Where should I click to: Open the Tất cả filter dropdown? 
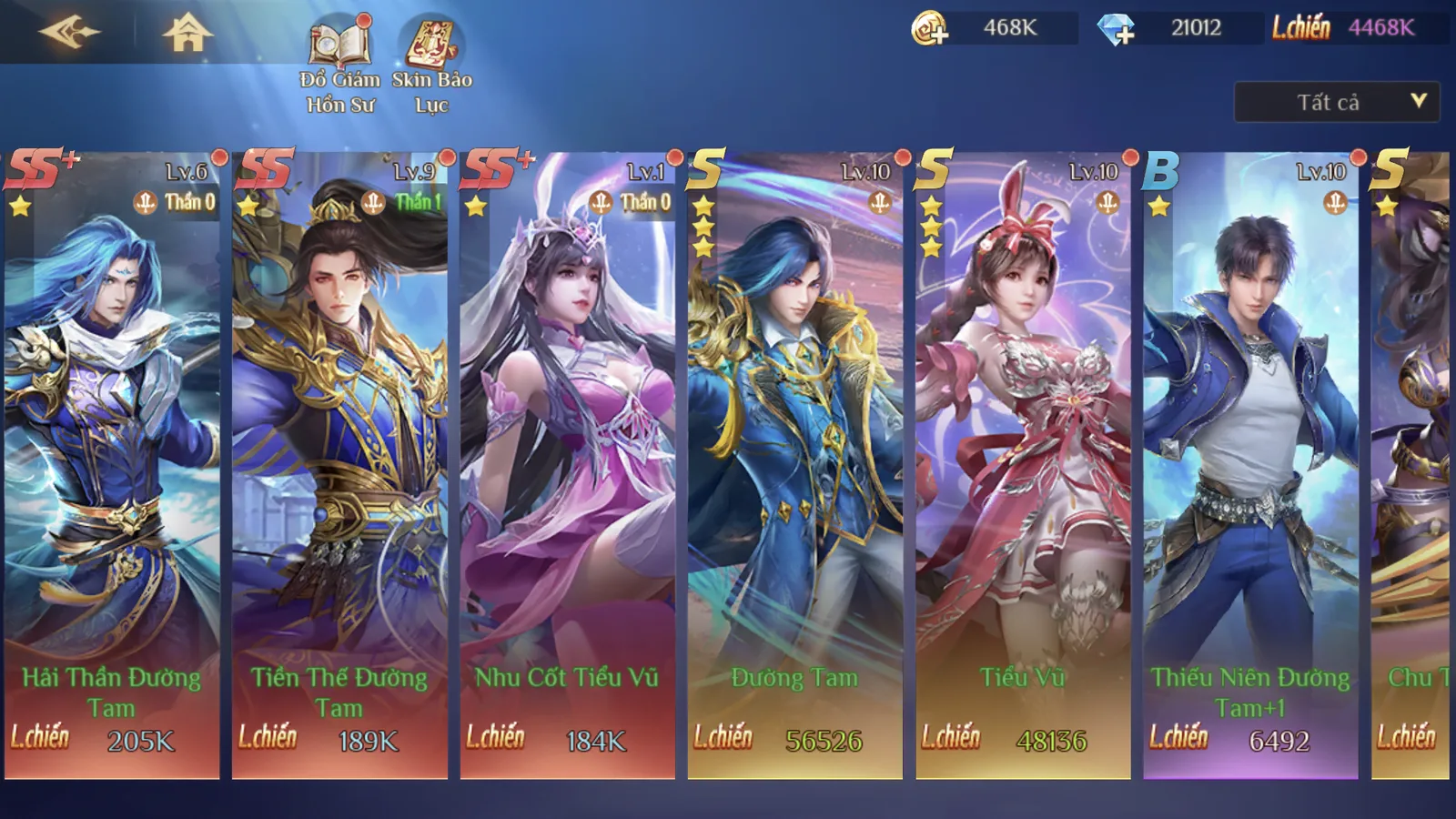coord(1336,102)
